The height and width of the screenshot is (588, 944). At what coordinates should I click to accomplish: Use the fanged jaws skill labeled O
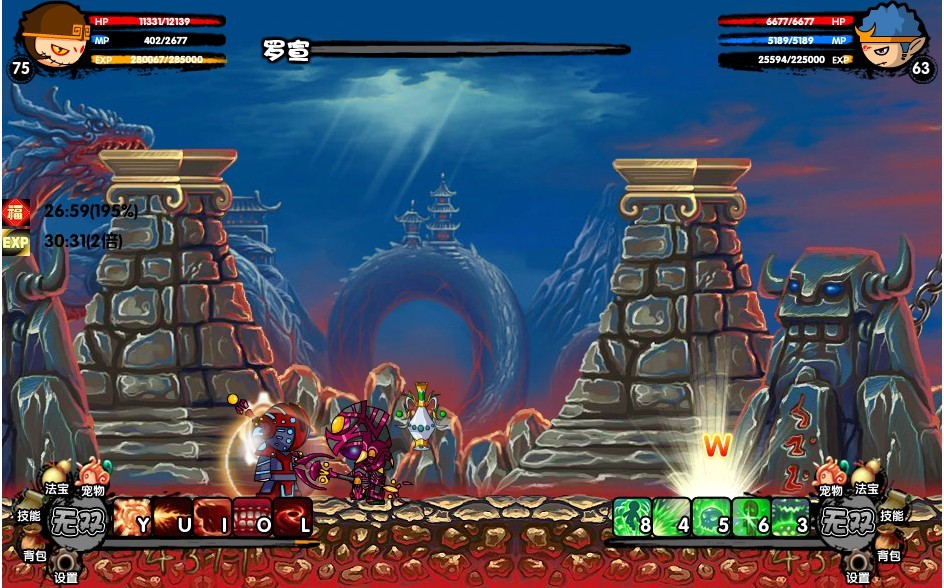click(252, 518)
